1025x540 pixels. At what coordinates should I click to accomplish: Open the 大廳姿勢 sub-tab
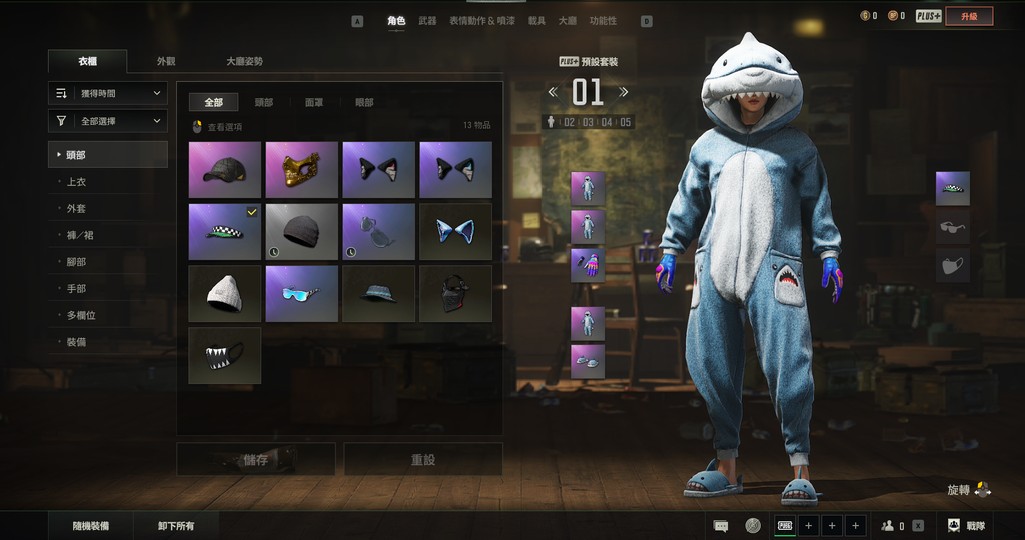pyautogui.click(x=244, y=61)
